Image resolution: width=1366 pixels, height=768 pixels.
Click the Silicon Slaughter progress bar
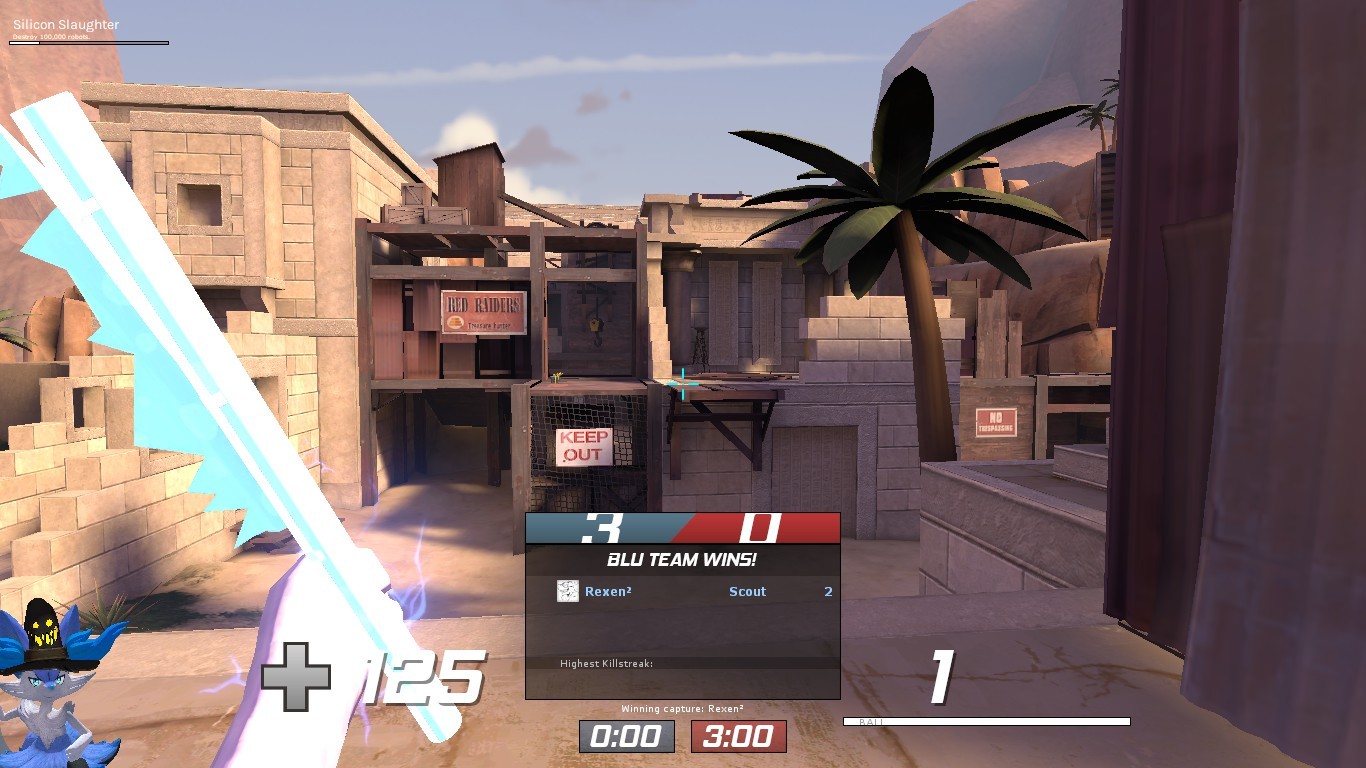[x=90, y=44]
